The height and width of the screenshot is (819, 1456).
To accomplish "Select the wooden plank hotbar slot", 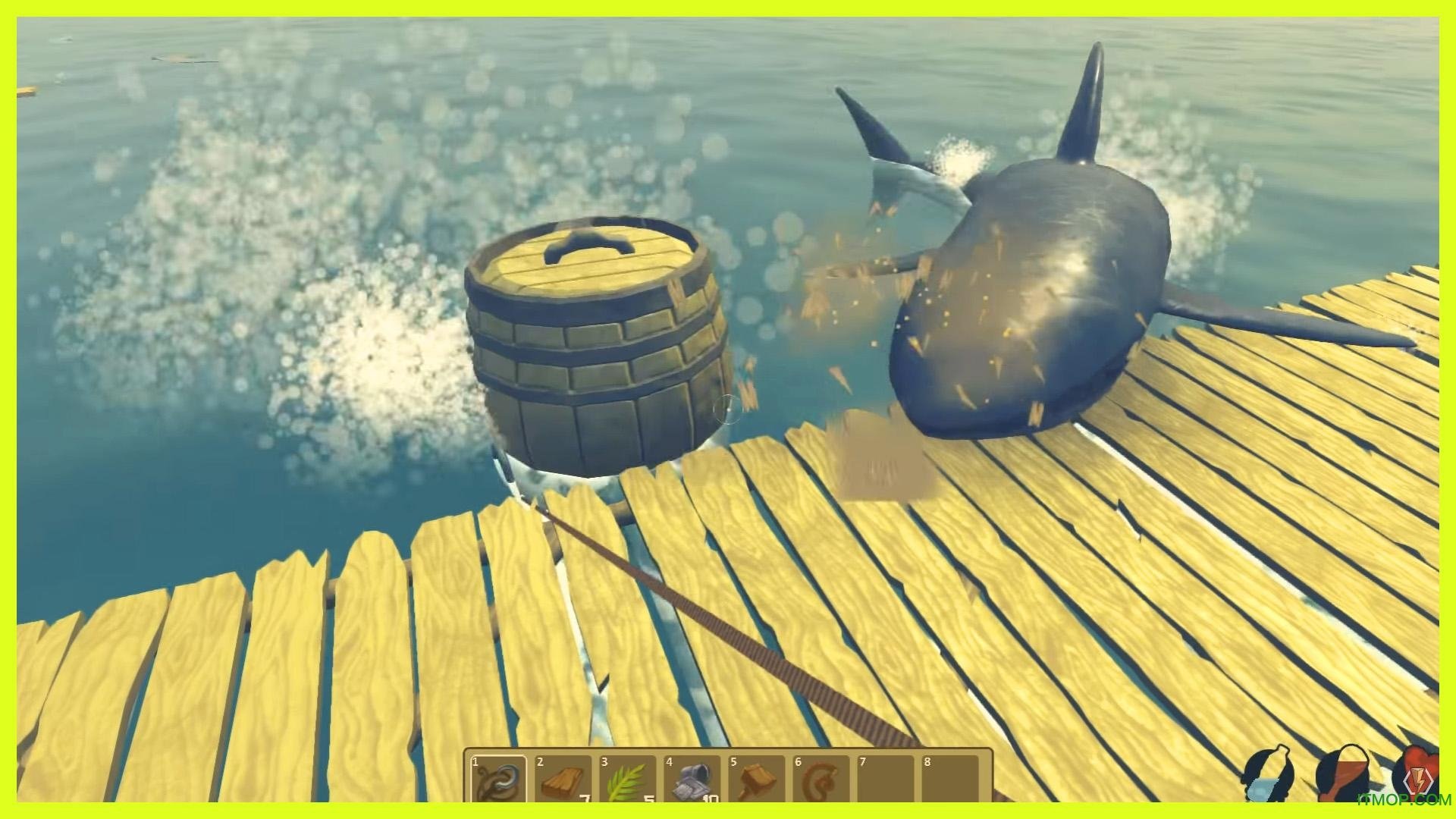I will coord(563,779).
